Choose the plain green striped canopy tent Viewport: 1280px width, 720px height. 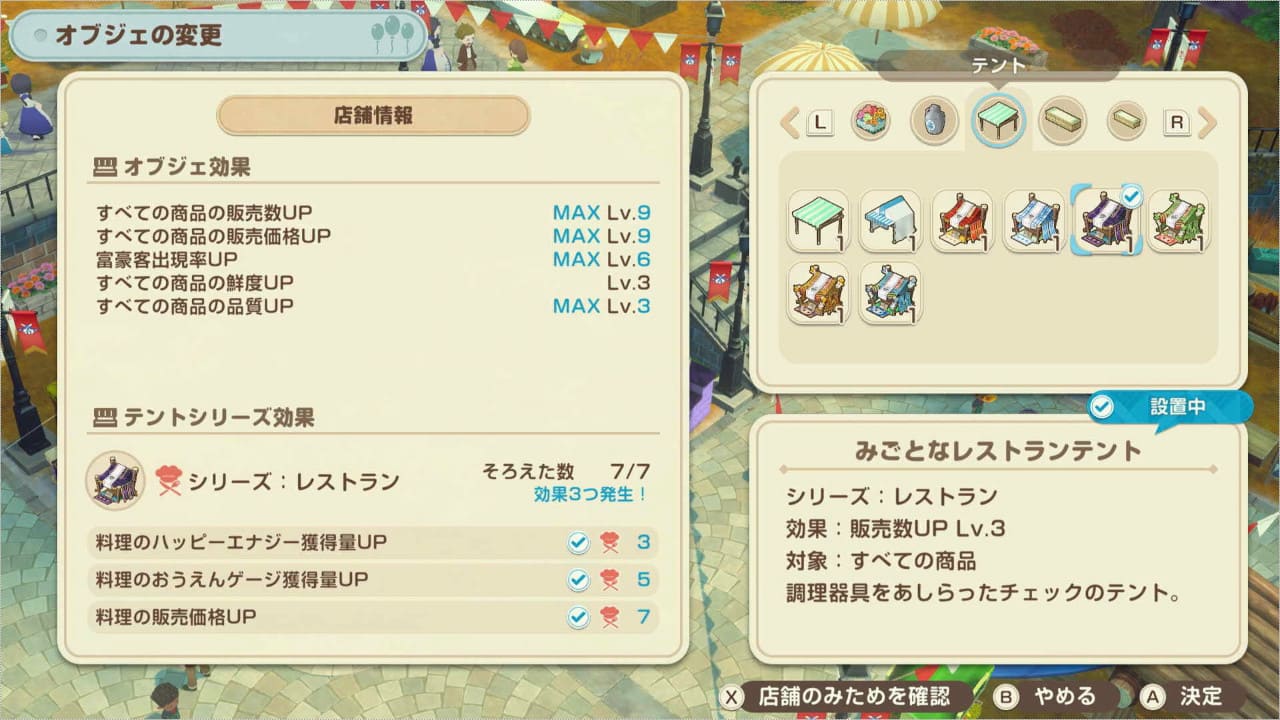pyautogui.click(x=818, y=221)
